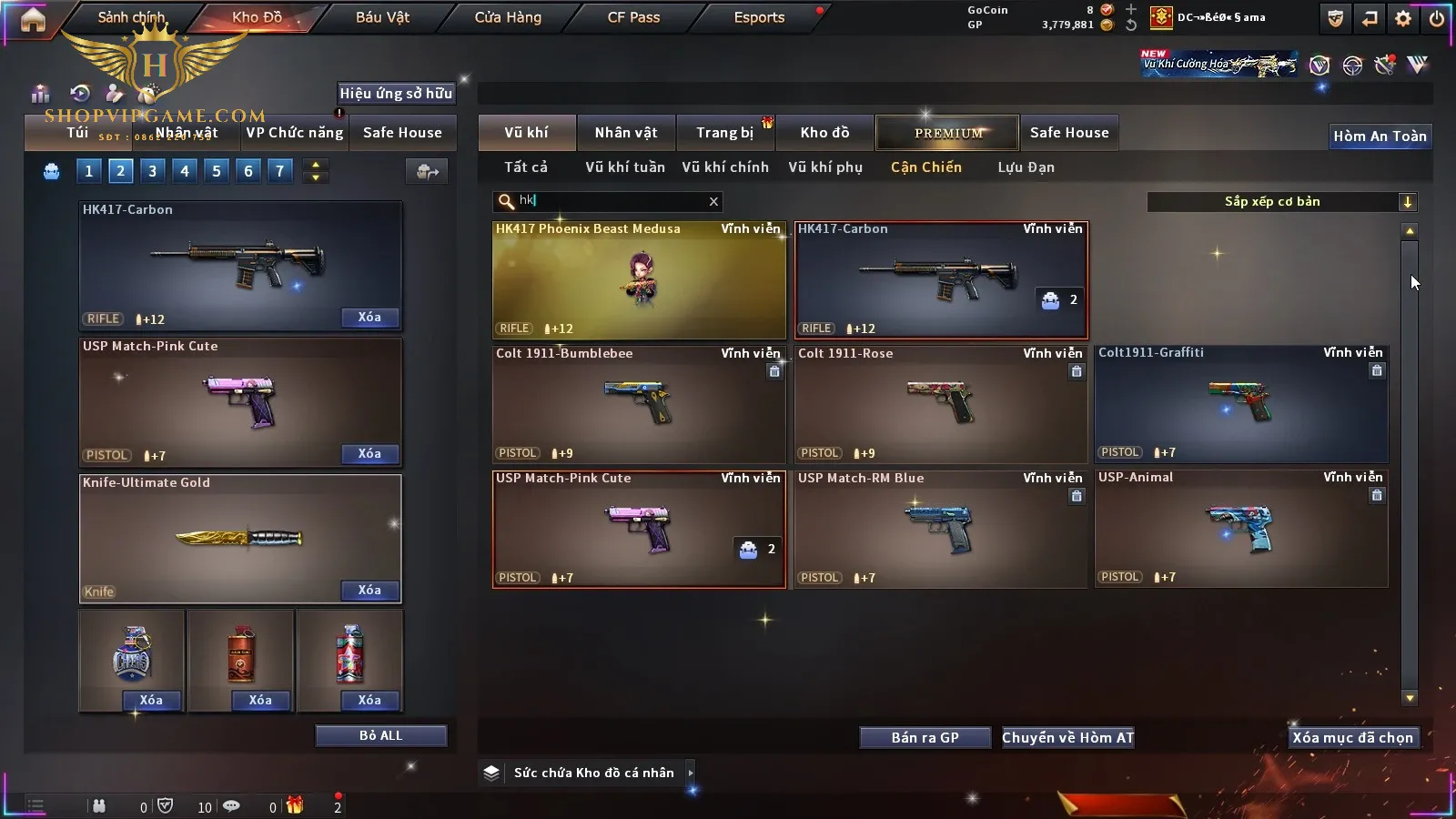
Task: Sell the selected item with Bán ra GP
Action: point(925,738)
